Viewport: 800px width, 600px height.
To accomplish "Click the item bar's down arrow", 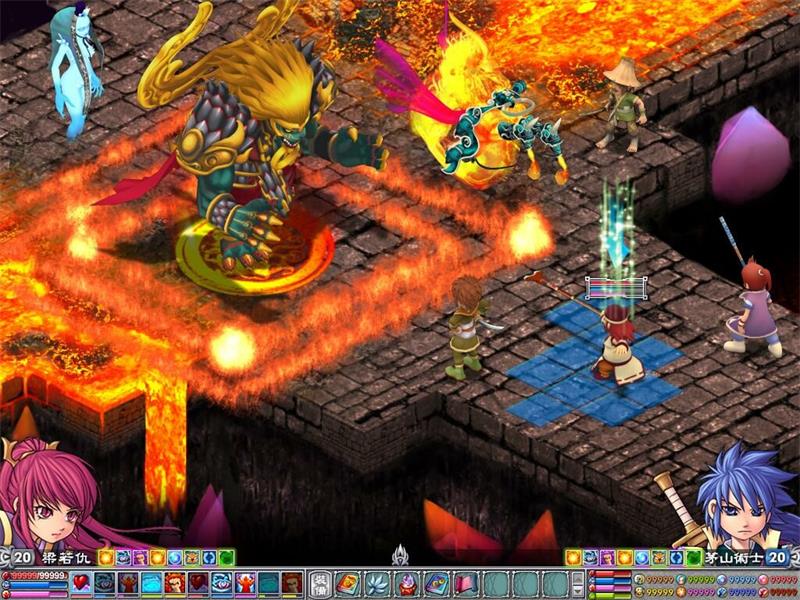I will (576, 590).
